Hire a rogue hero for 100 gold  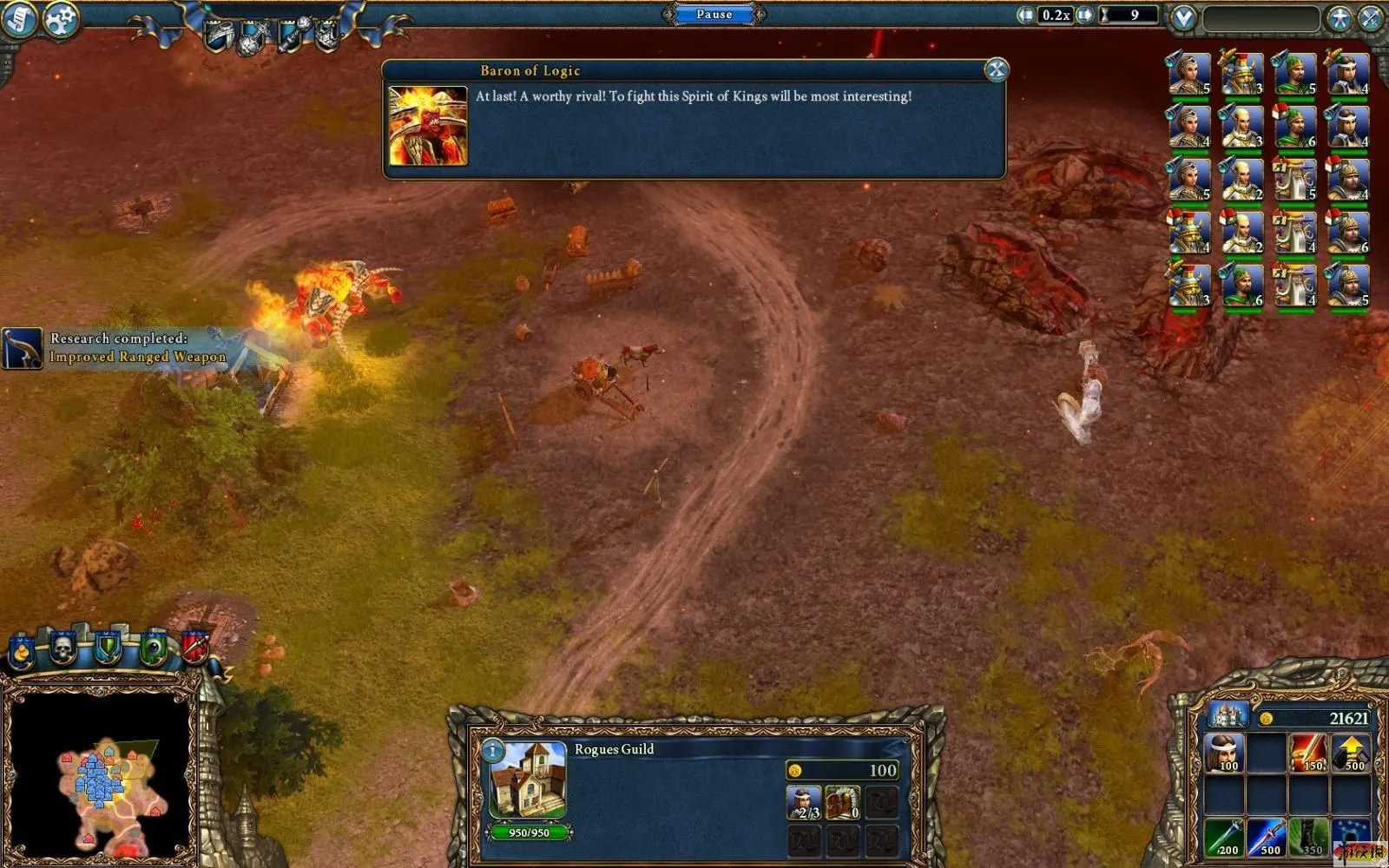pos(1224,753)
